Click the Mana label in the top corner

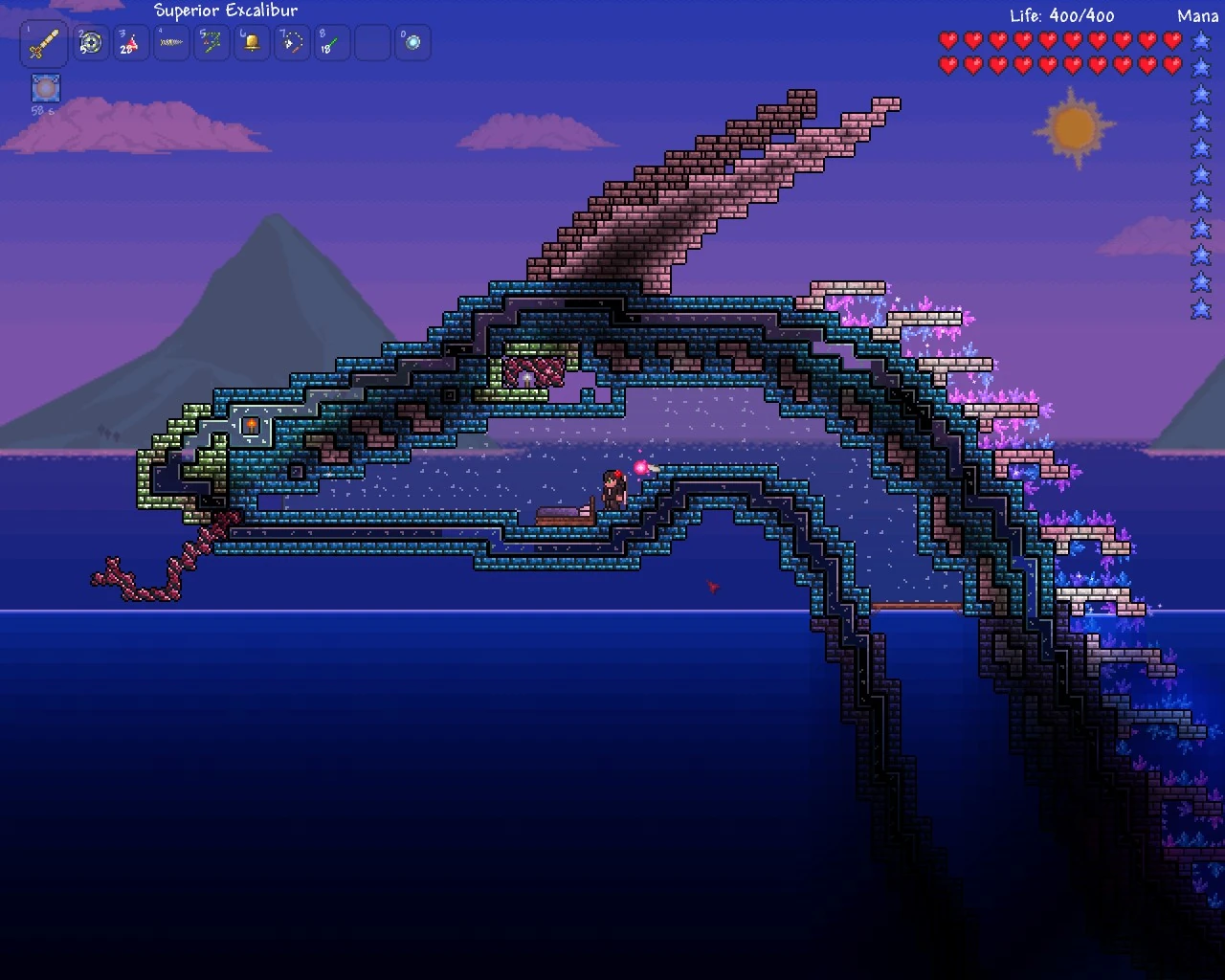[x=1195, y=16]
